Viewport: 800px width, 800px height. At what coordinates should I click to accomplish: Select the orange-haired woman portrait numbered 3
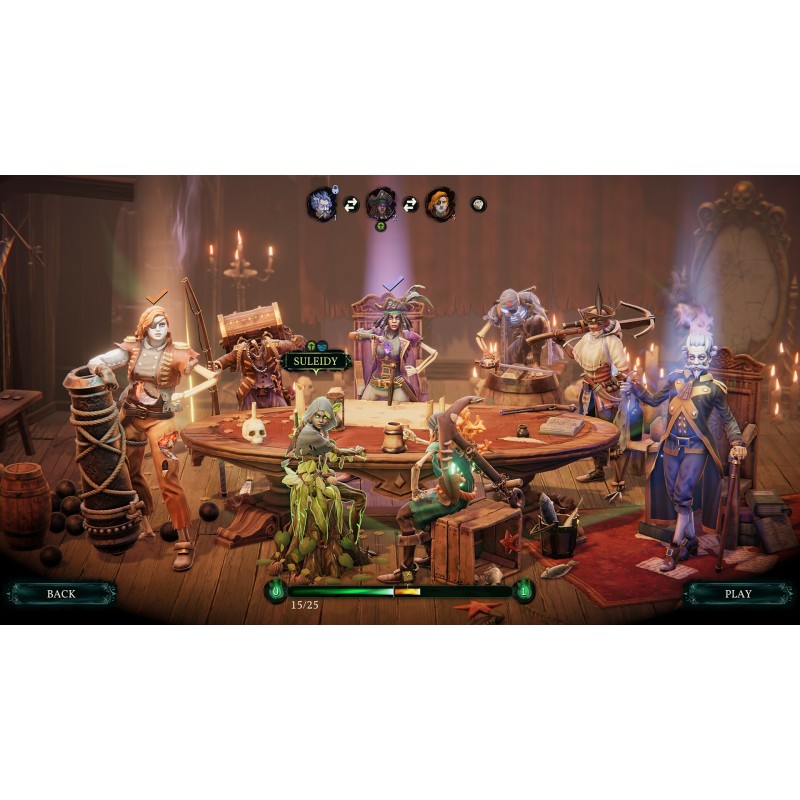point(440,204)
